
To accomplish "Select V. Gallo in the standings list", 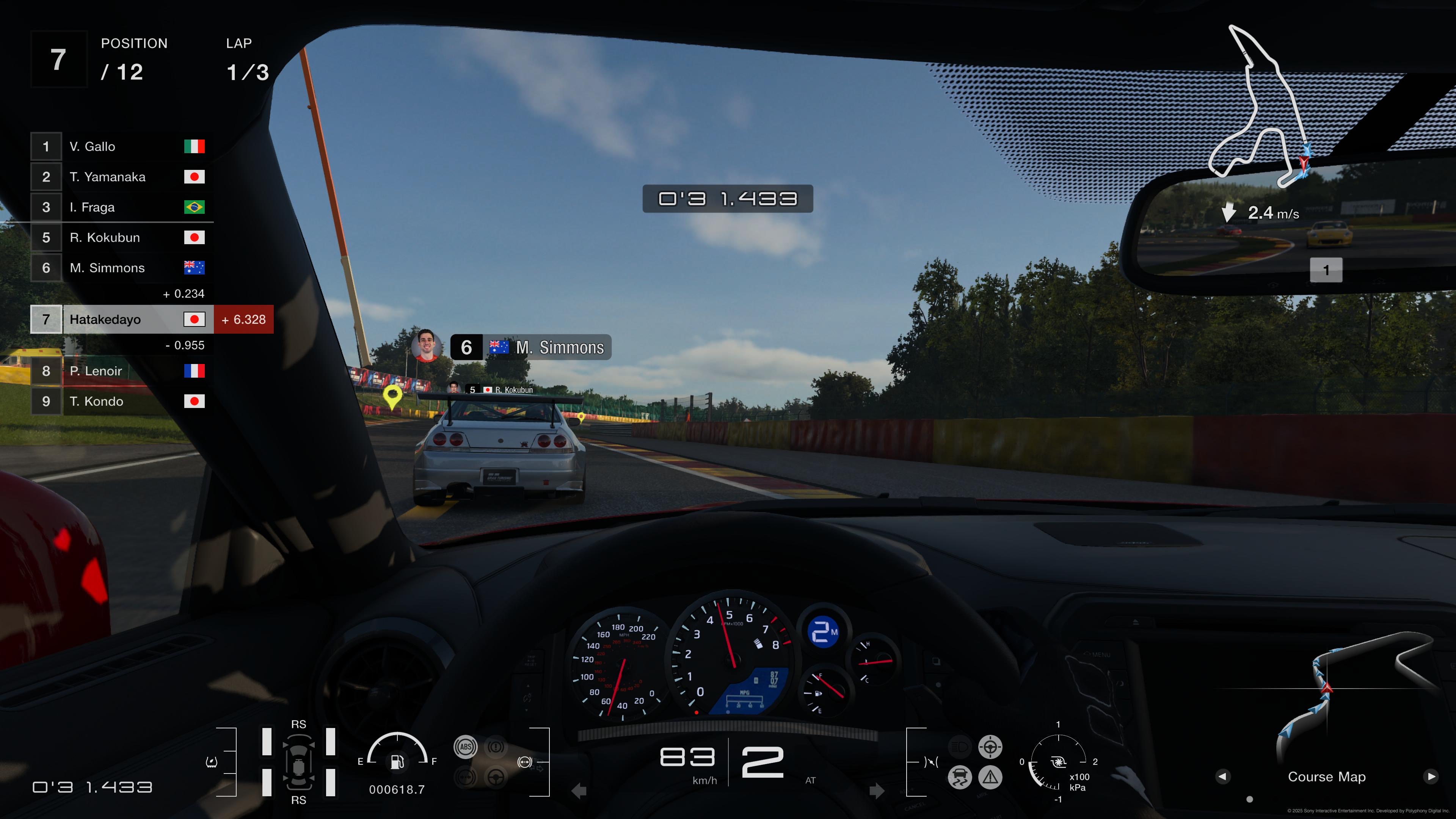I will pyautogui.click(x=121, y=146).
